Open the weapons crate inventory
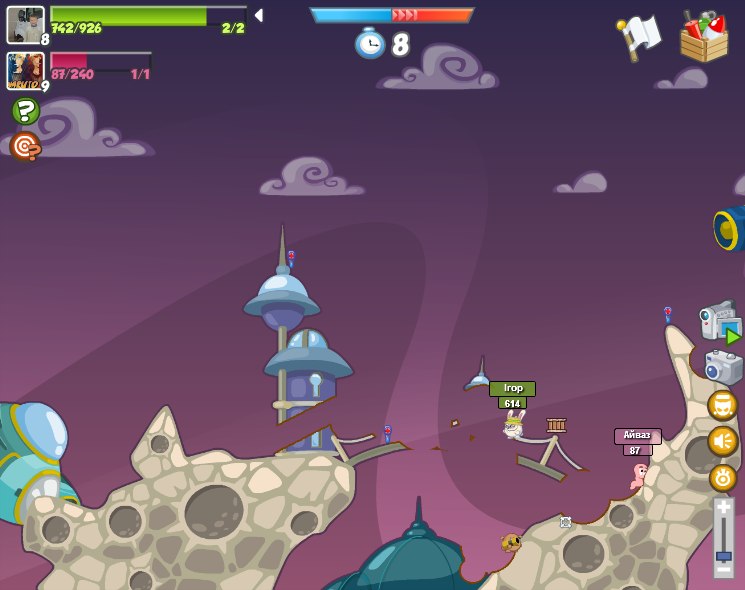The width and height of the screenshot is (745, 590). tap(704, 37)
